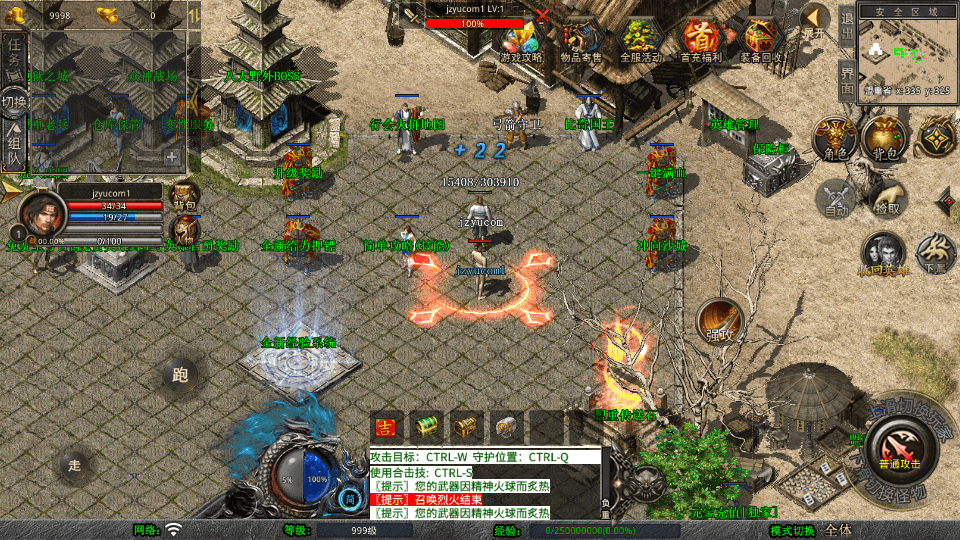Activate the 强攻 strong attack skill

coord(718,320)
